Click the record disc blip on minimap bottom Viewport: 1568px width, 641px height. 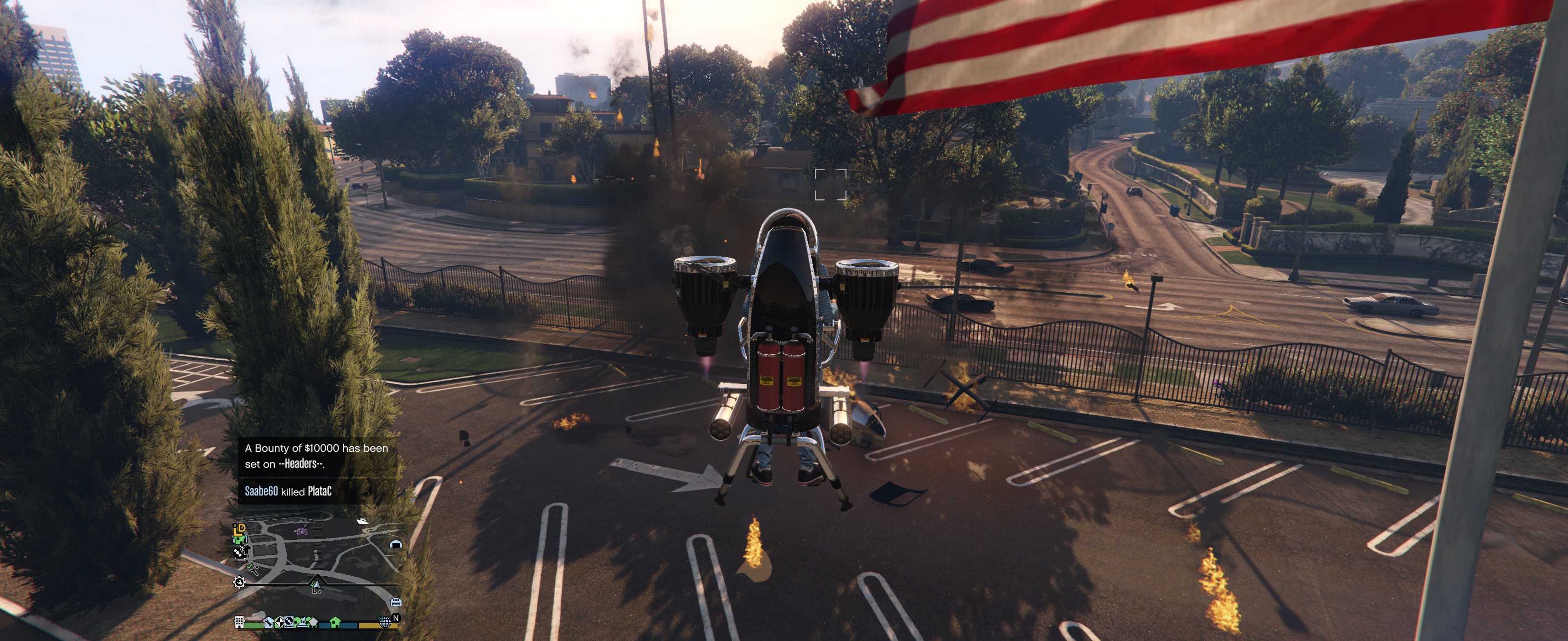pos(289,622)
